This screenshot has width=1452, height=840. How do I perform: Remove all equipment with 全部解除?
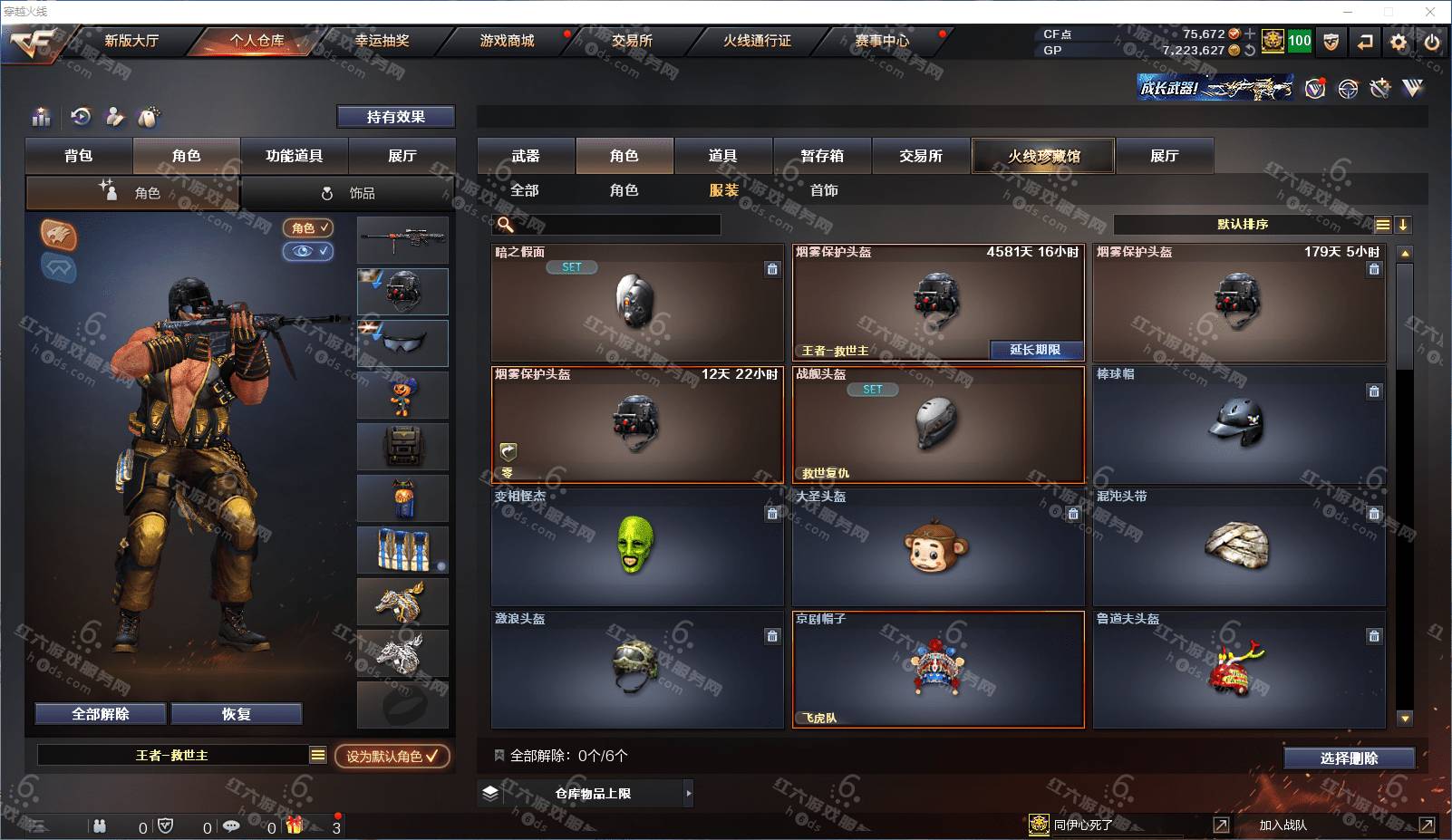[101, 714]
